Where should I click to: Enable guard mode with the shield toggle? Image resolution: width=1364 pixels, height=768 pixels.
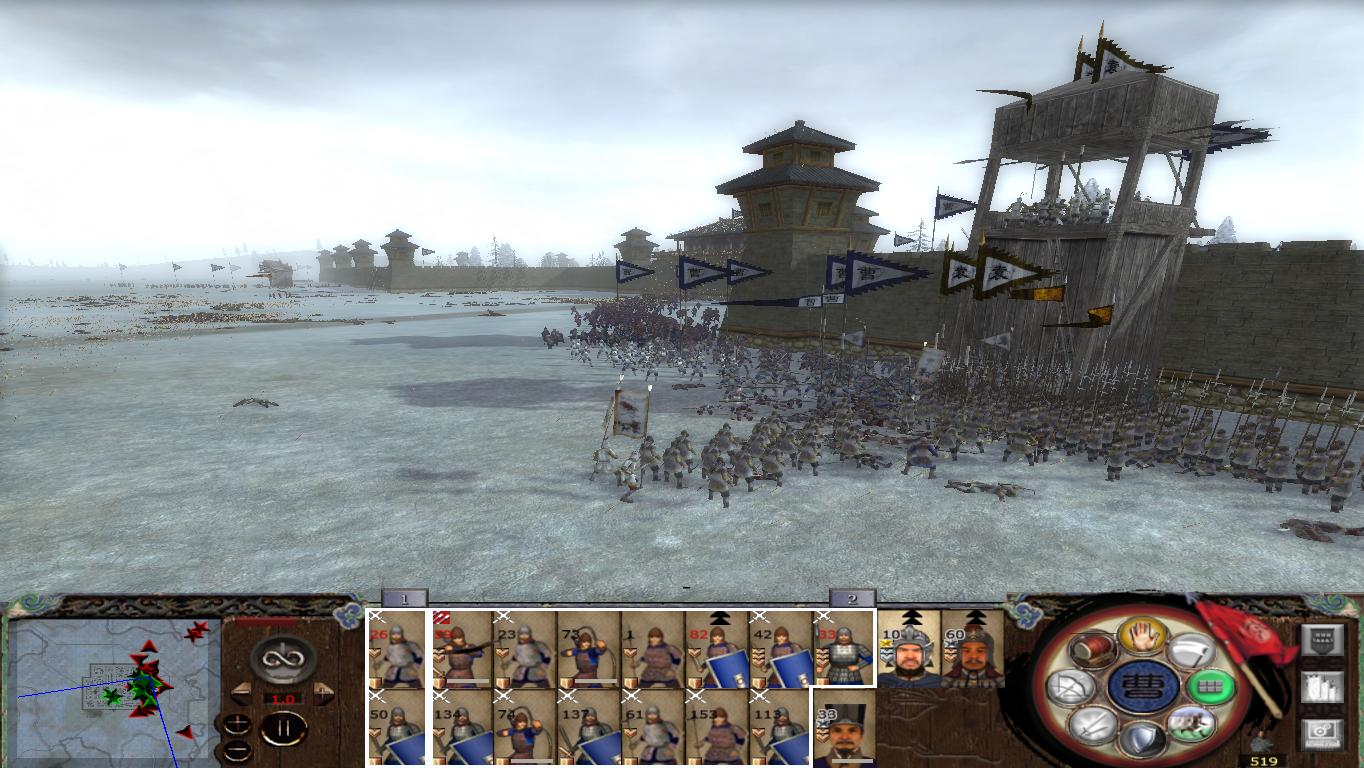(1142, 738)
